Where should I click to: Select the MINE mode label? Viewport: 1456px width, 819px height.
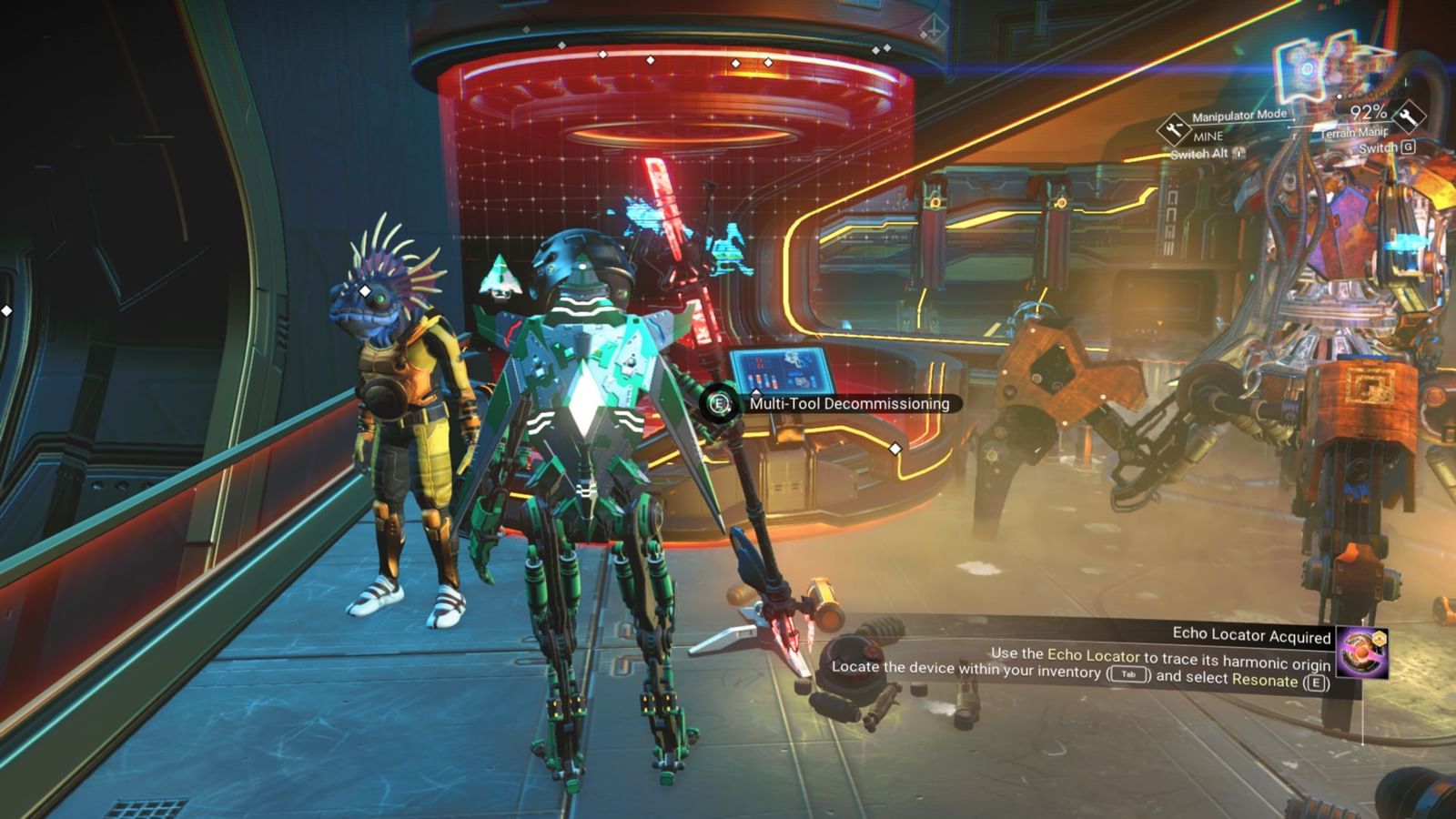(x=1208, y=136)
